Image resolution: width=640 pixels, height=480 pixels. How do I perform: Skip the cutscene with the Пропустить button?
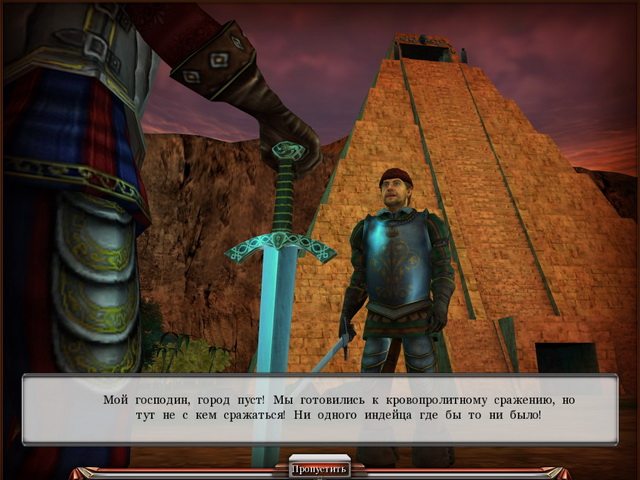tap(320, 468)
